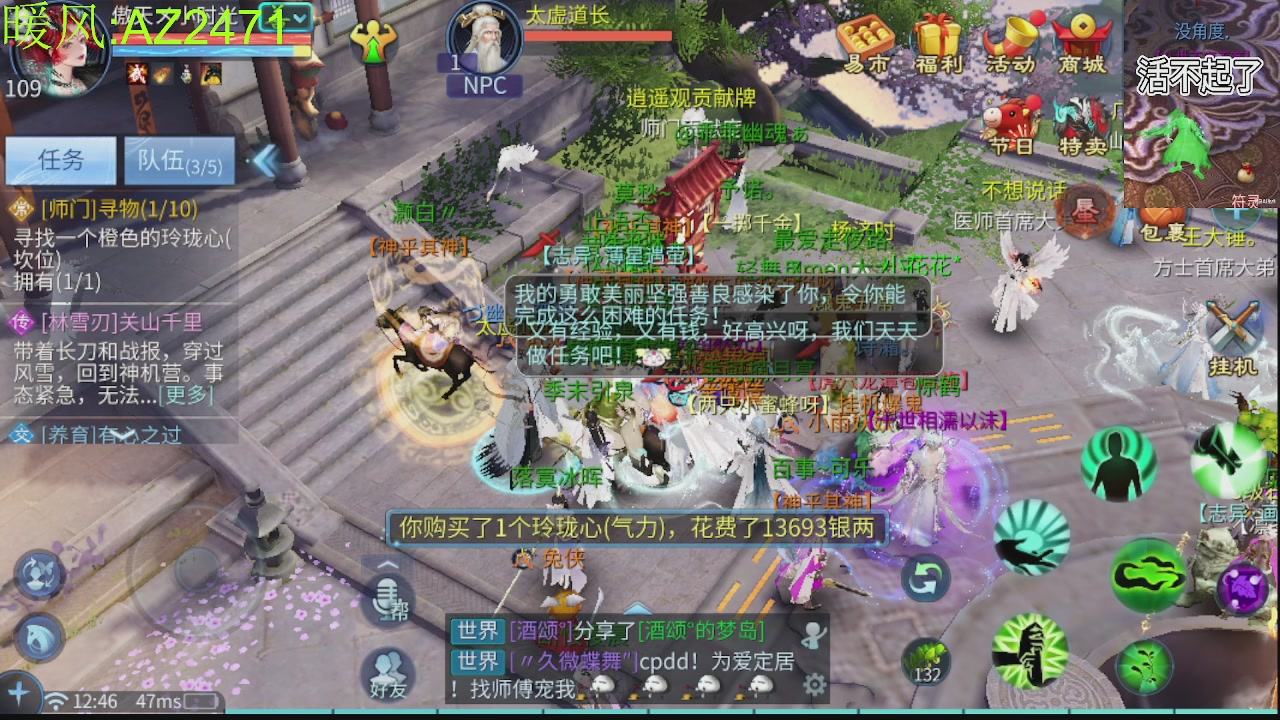
Task: Open the 好友 friends icon
Action: 386,668
